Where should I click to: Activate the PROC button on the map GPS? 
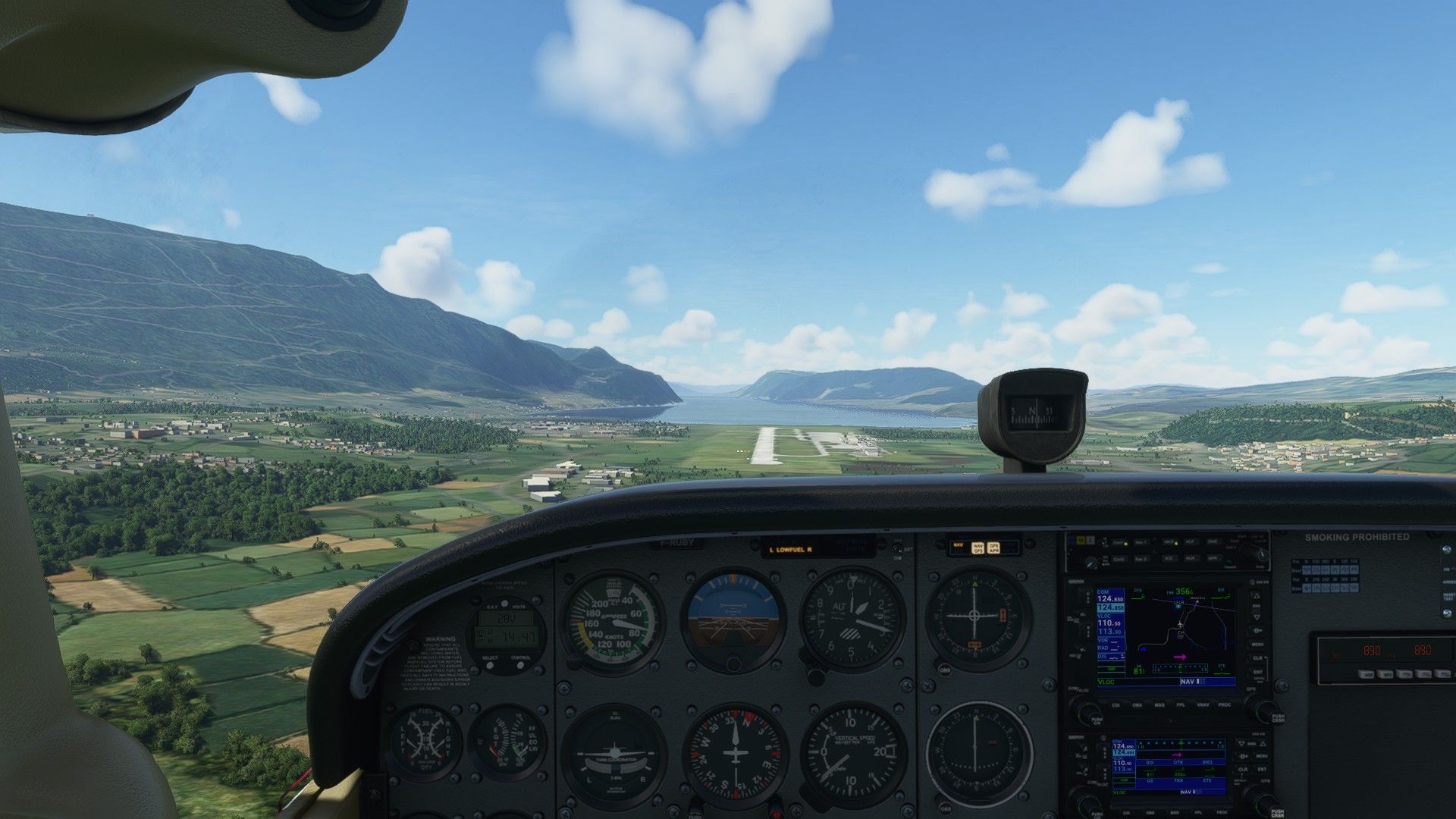click(1224, 704)
